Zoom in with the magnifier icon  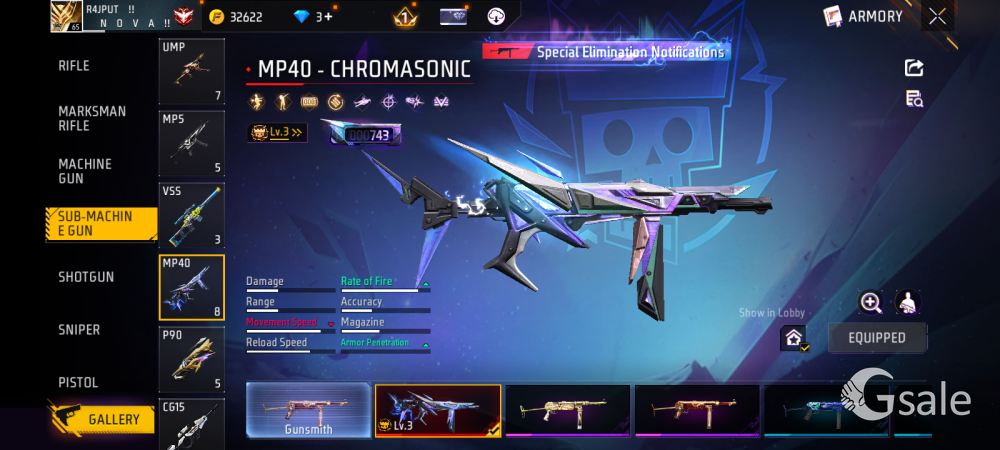(871, 303)
